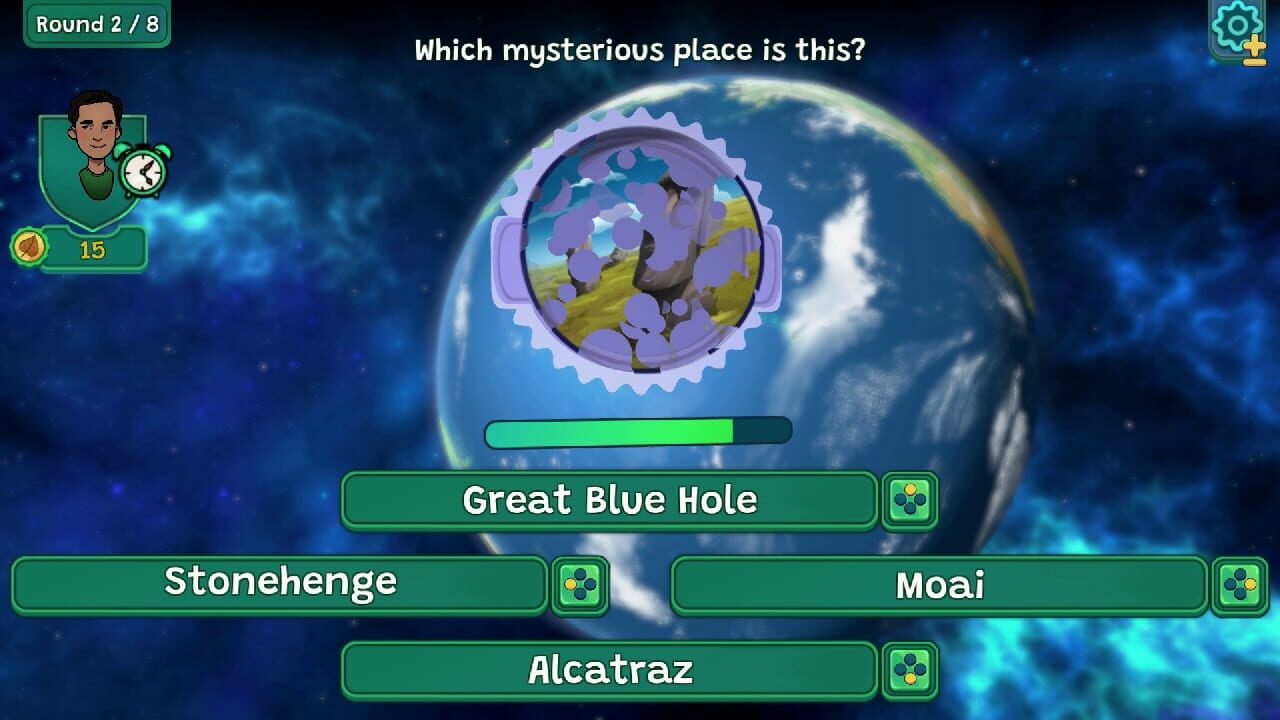Click the vote icon beside Alcatraz
Screen dimensions: 1280x720
[x=911, y=670]
